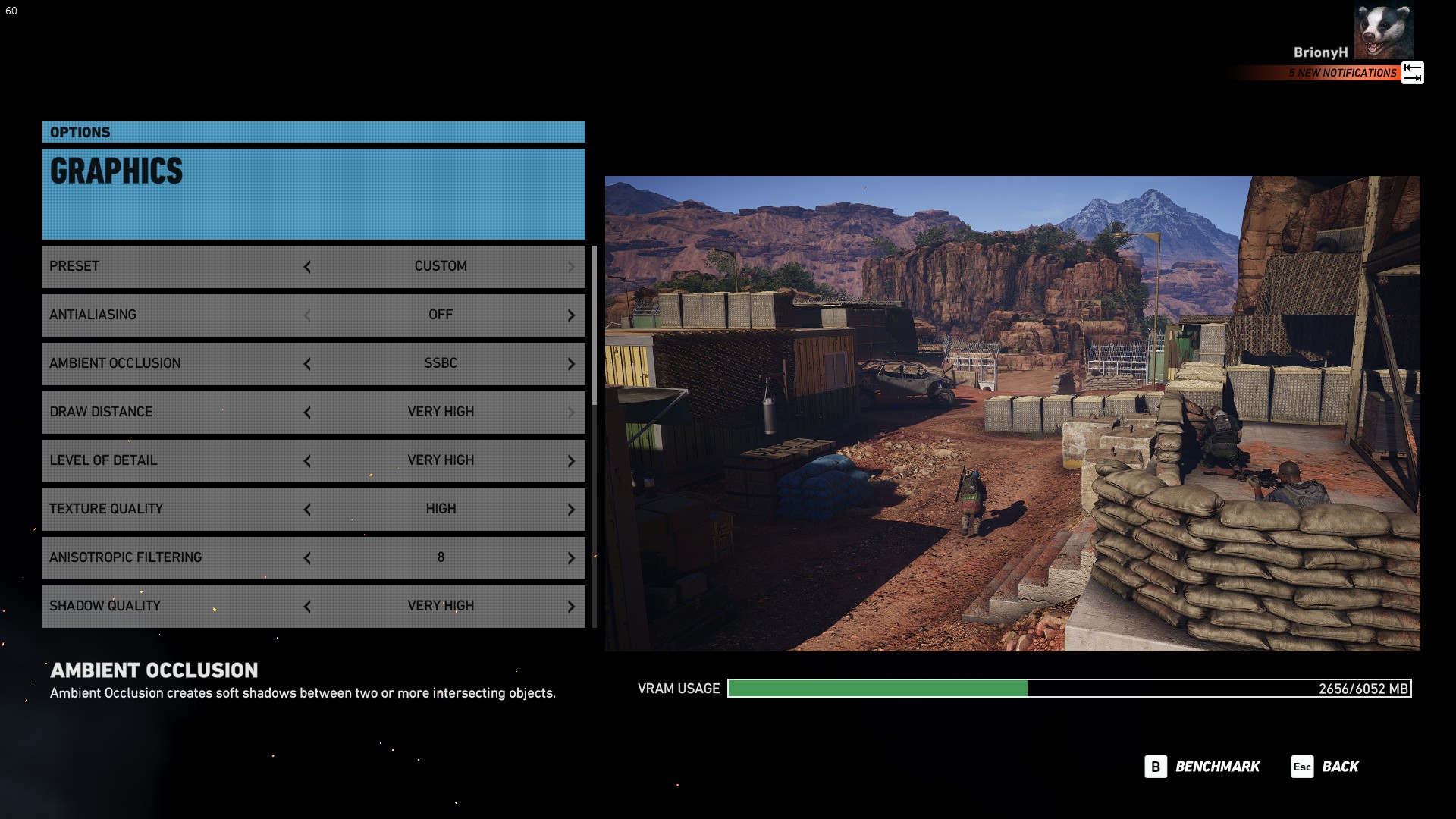Screen dimensions: 1456x819
Task: Raise Level of Detail with right arrow
Action: point(571,461)
